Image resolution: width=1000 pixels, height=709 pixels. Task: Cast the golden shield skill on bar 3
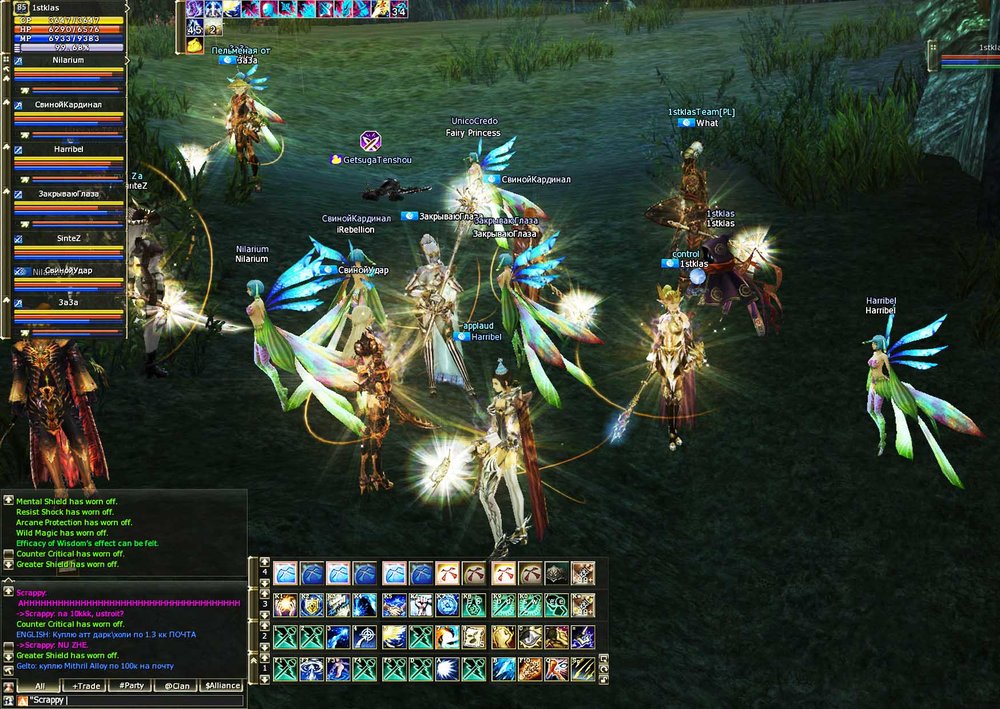(311, 605)
